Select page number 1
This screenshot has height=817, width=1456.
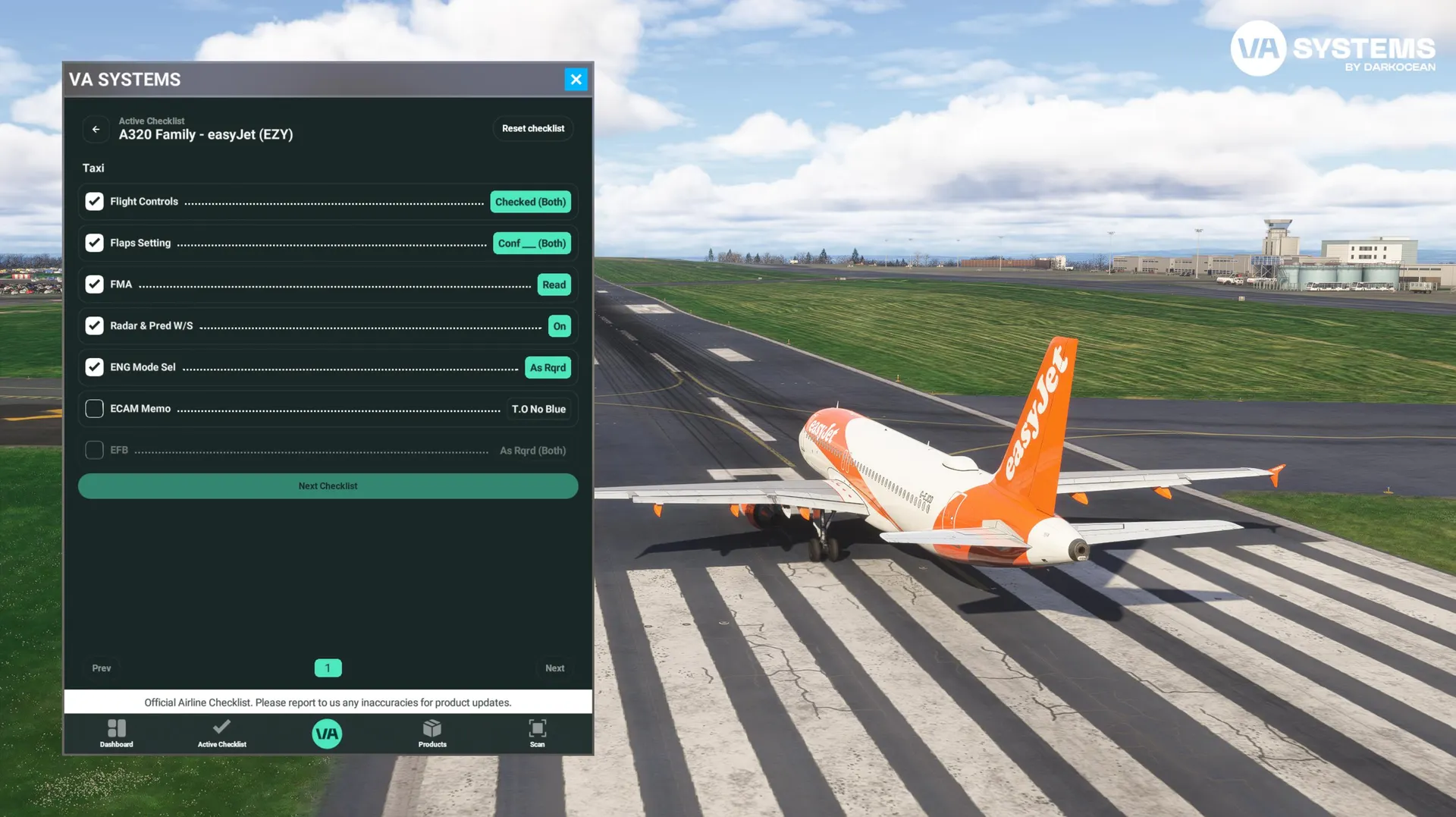328,668
